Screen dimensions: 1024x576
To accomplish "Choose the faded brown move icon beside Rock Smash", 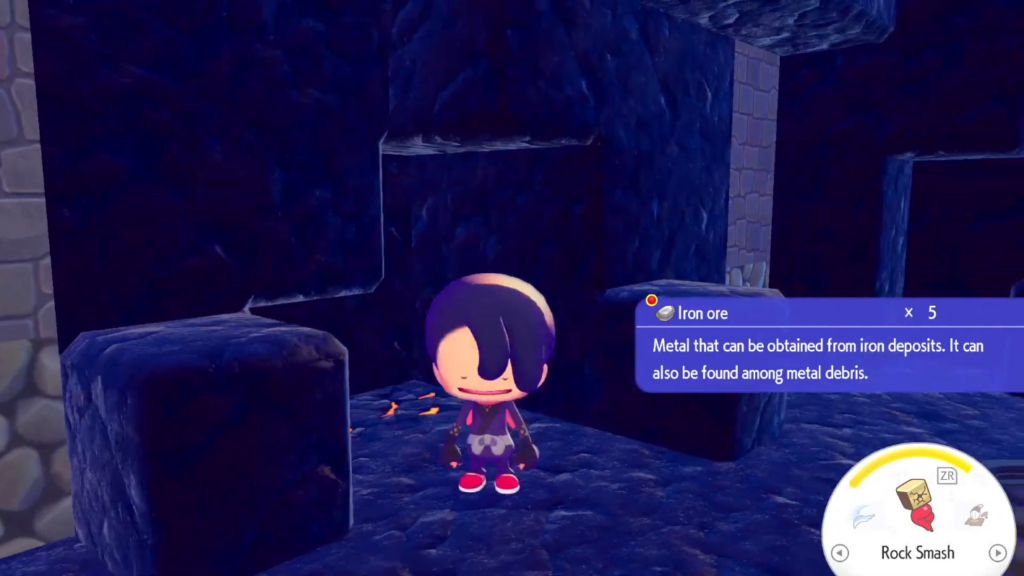I will (975, 515).
